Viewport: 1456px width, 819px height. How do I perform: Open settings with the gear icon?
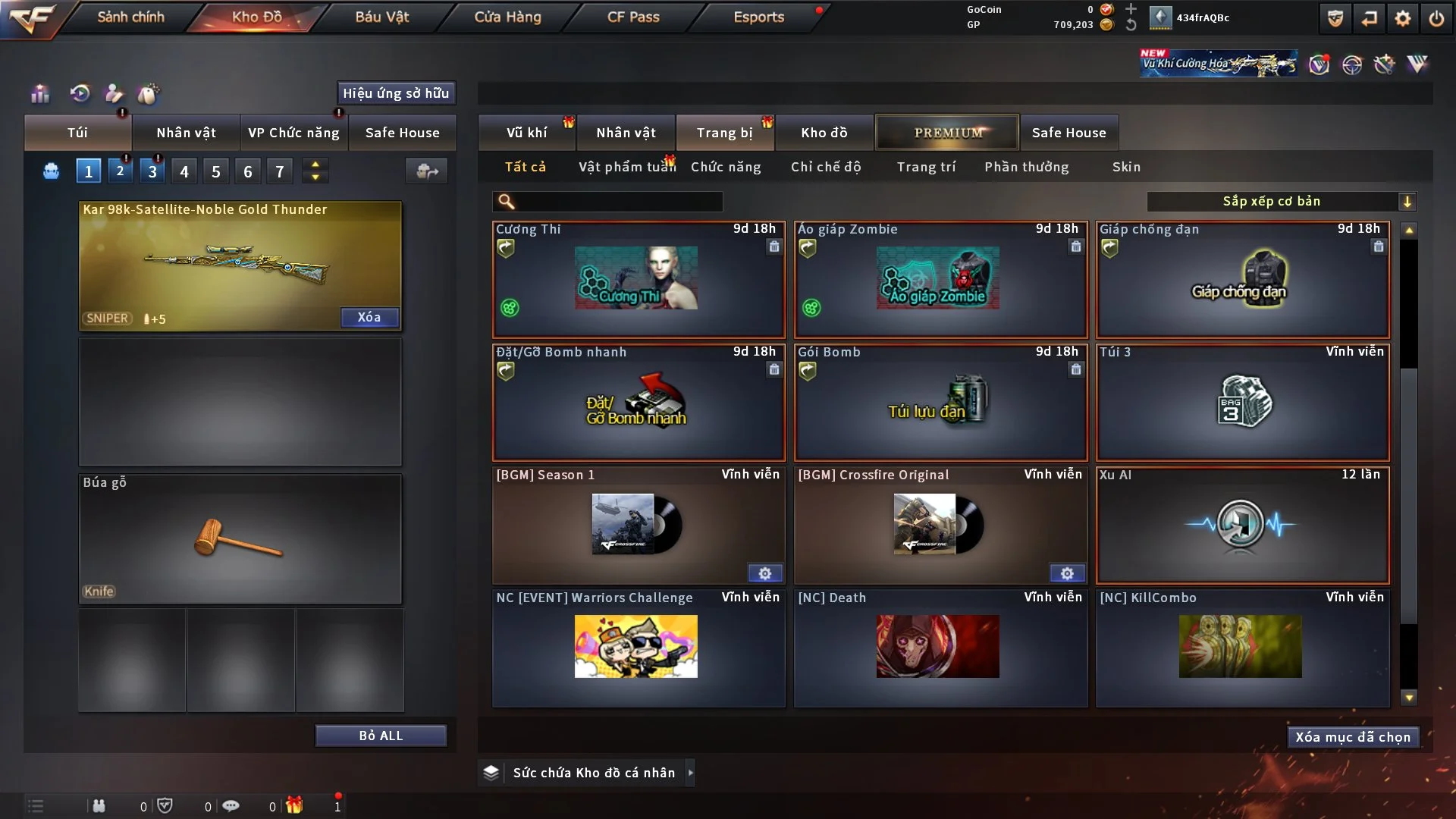(1403, 18)
